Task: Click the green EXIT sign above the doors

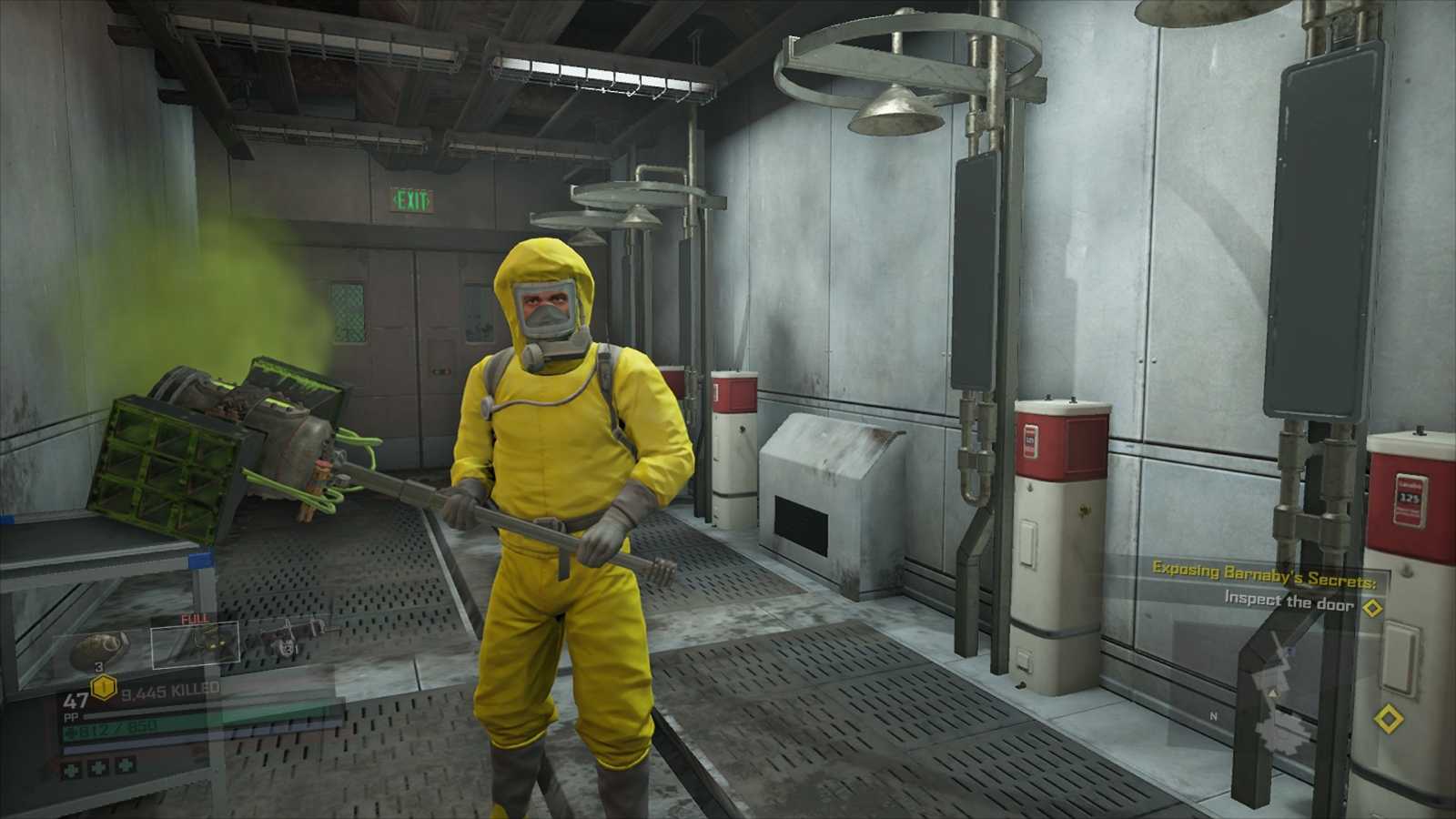Action: point(409,202)
